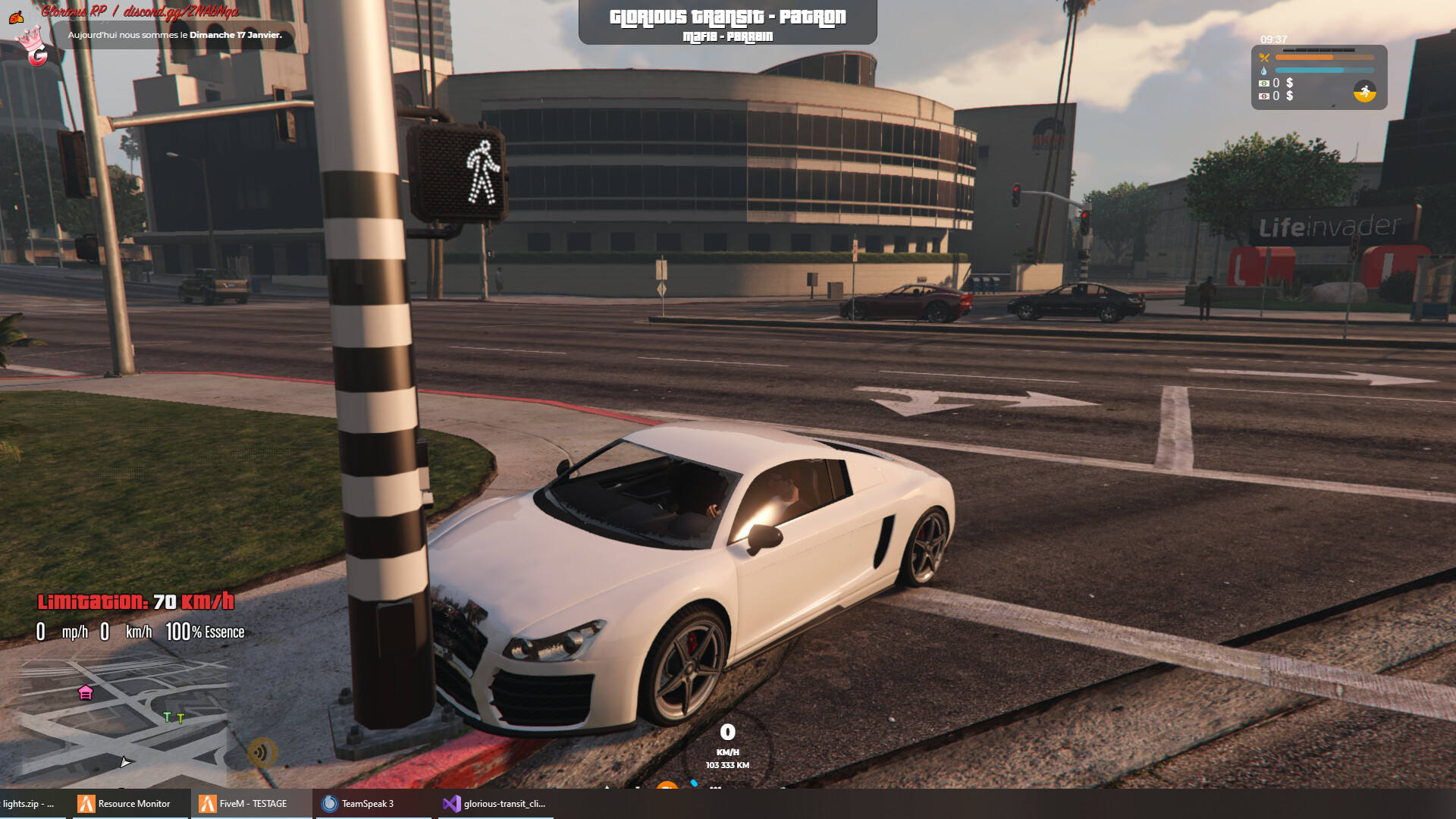
Task: Click the yellow running man status icon
Action: pos(1364,92)
